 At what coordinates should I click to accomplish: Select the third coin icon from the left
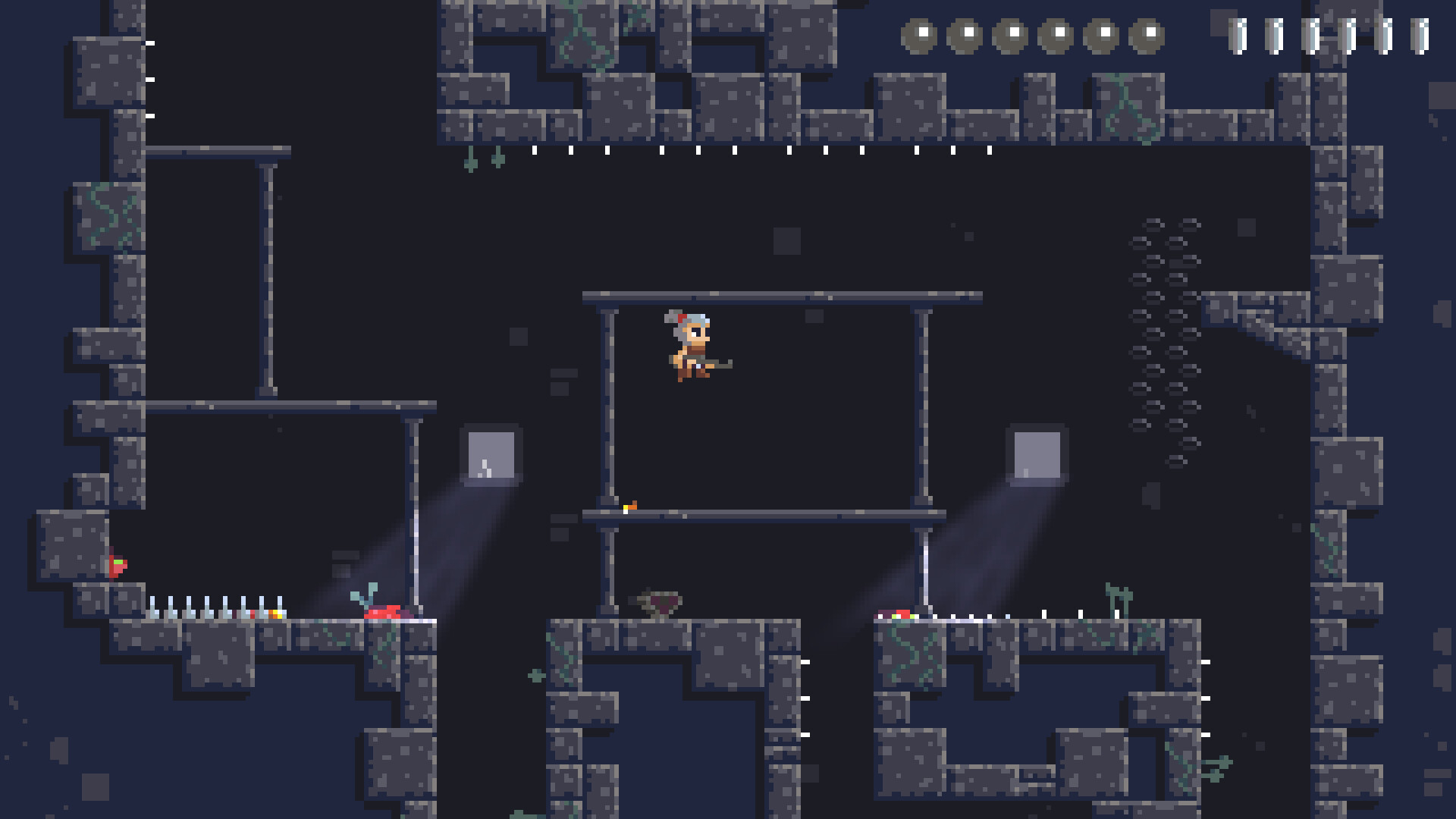pyautogui.click(x=1012, y=34)
